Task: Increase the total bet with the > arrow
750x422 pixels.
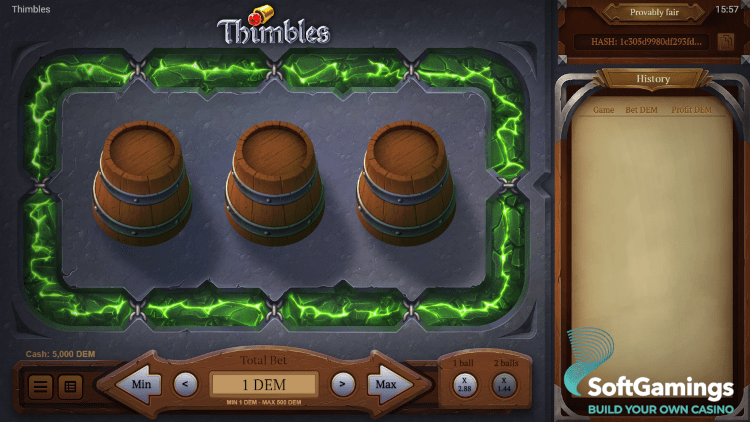Action: (343, 383)
